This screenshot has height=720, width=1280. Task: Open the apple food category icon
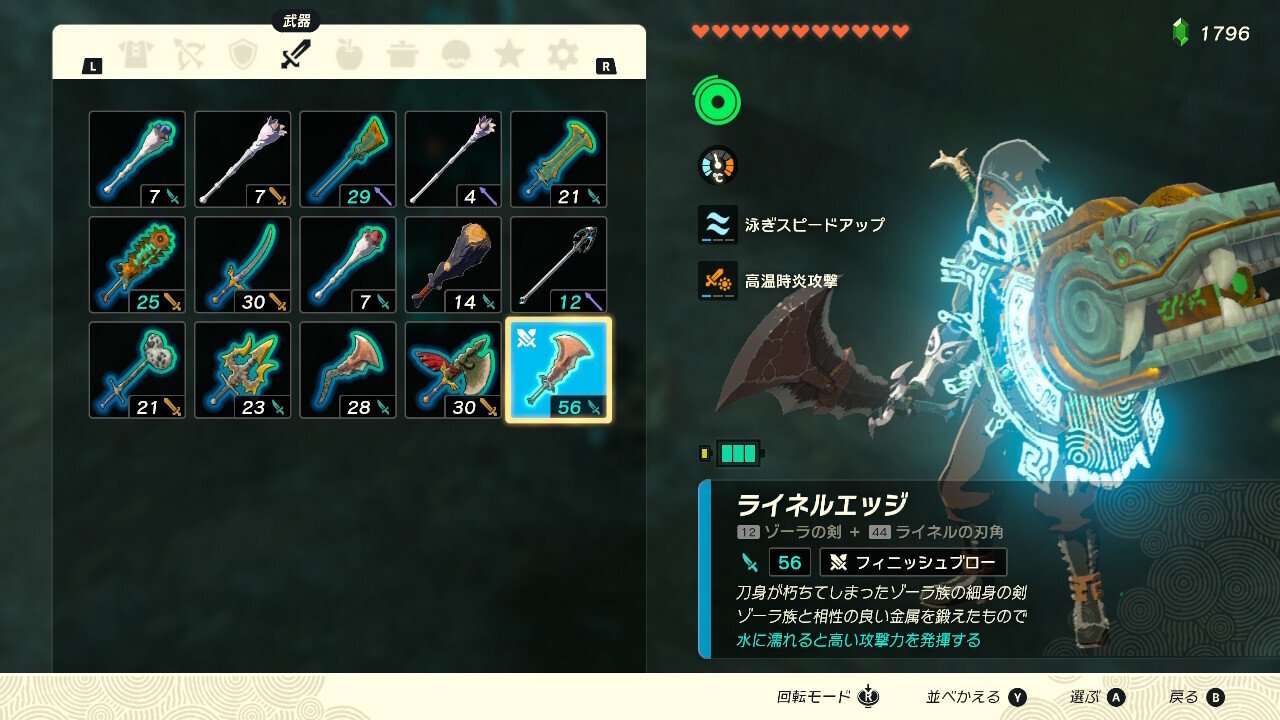pyautogui.click(x=352, y=55)
